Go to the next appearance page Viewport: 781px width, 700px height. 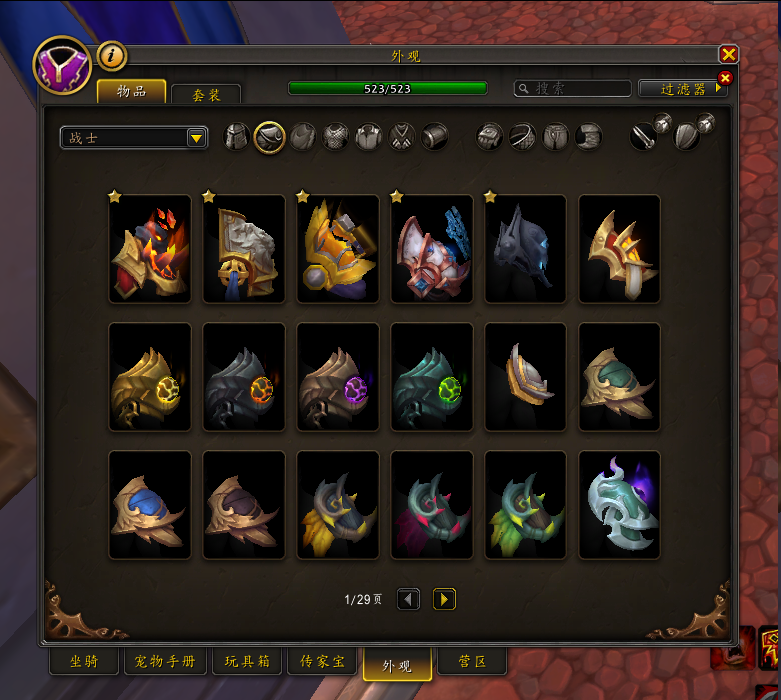click(x=444, y=599)
